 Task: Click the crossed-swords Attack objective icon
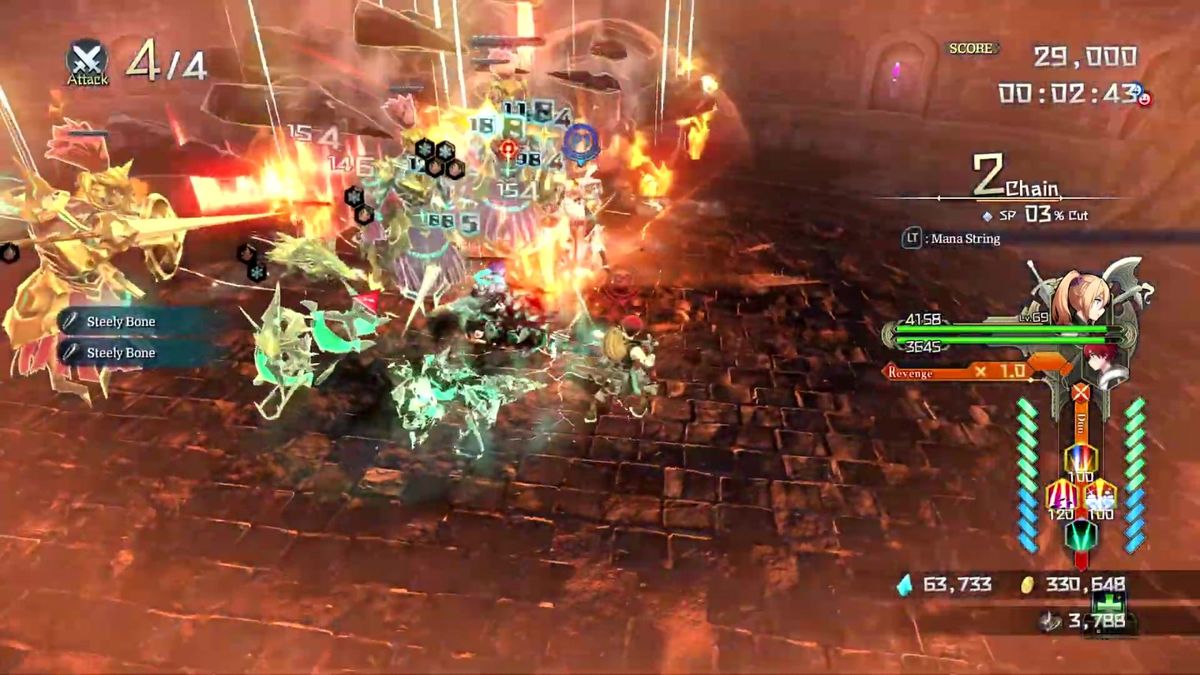point(88,58)
